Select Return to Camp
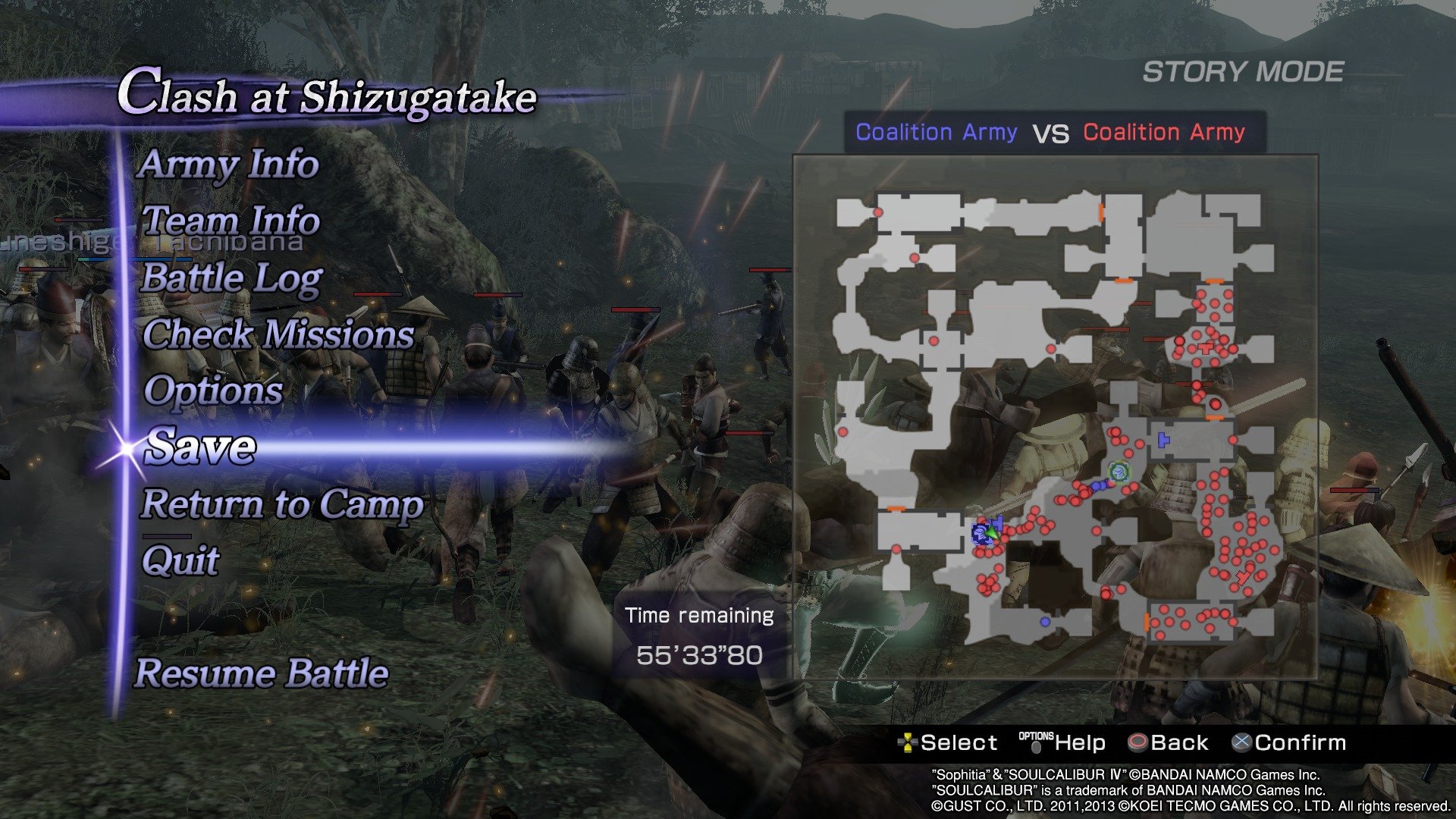 click(x=283, y=504)
